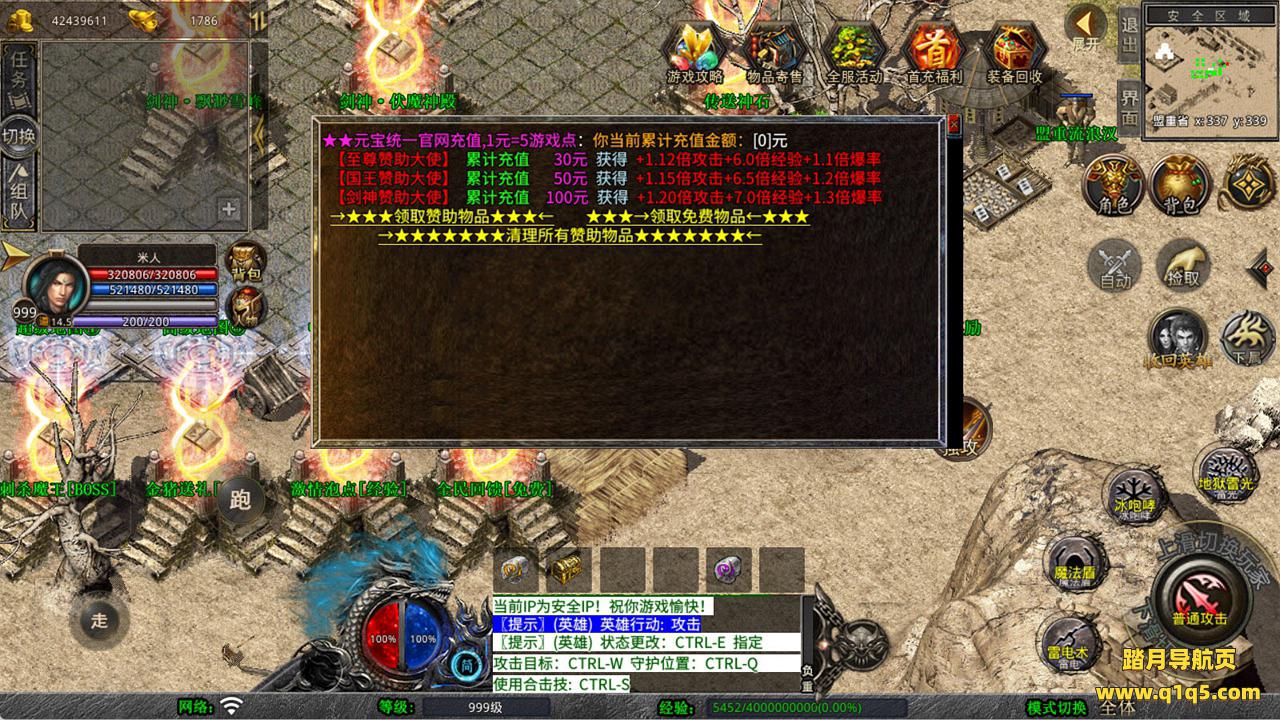Toggle 自动 auto-combat

(1115, 266)
